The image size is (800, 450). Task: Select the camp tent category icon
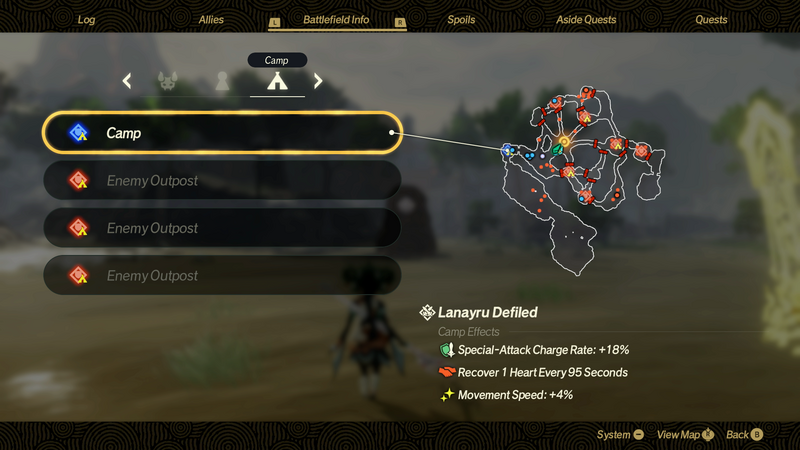point(277,81)
